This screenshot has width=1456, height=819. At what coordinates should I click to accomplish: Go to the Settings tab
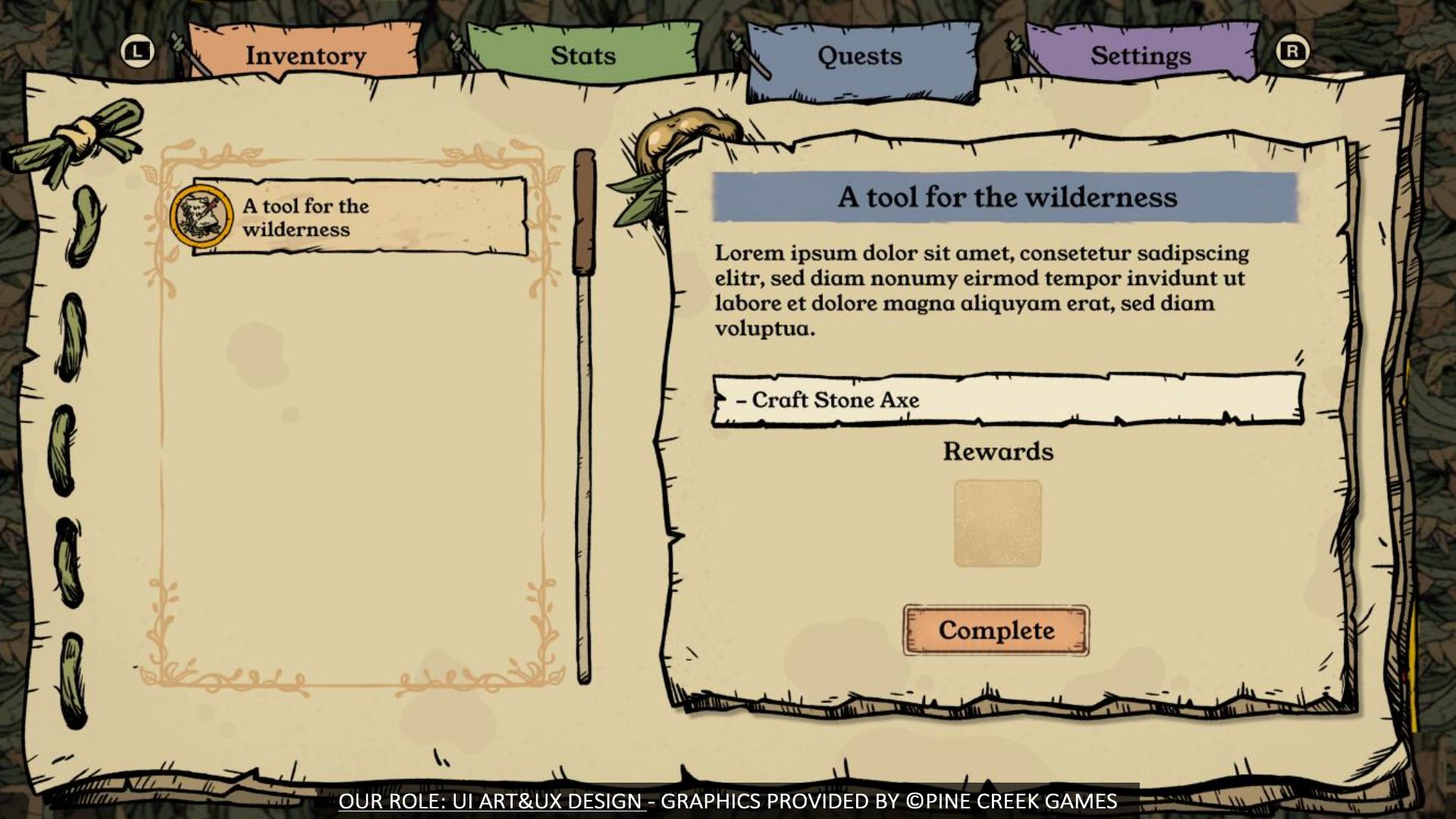point(1141,55)
